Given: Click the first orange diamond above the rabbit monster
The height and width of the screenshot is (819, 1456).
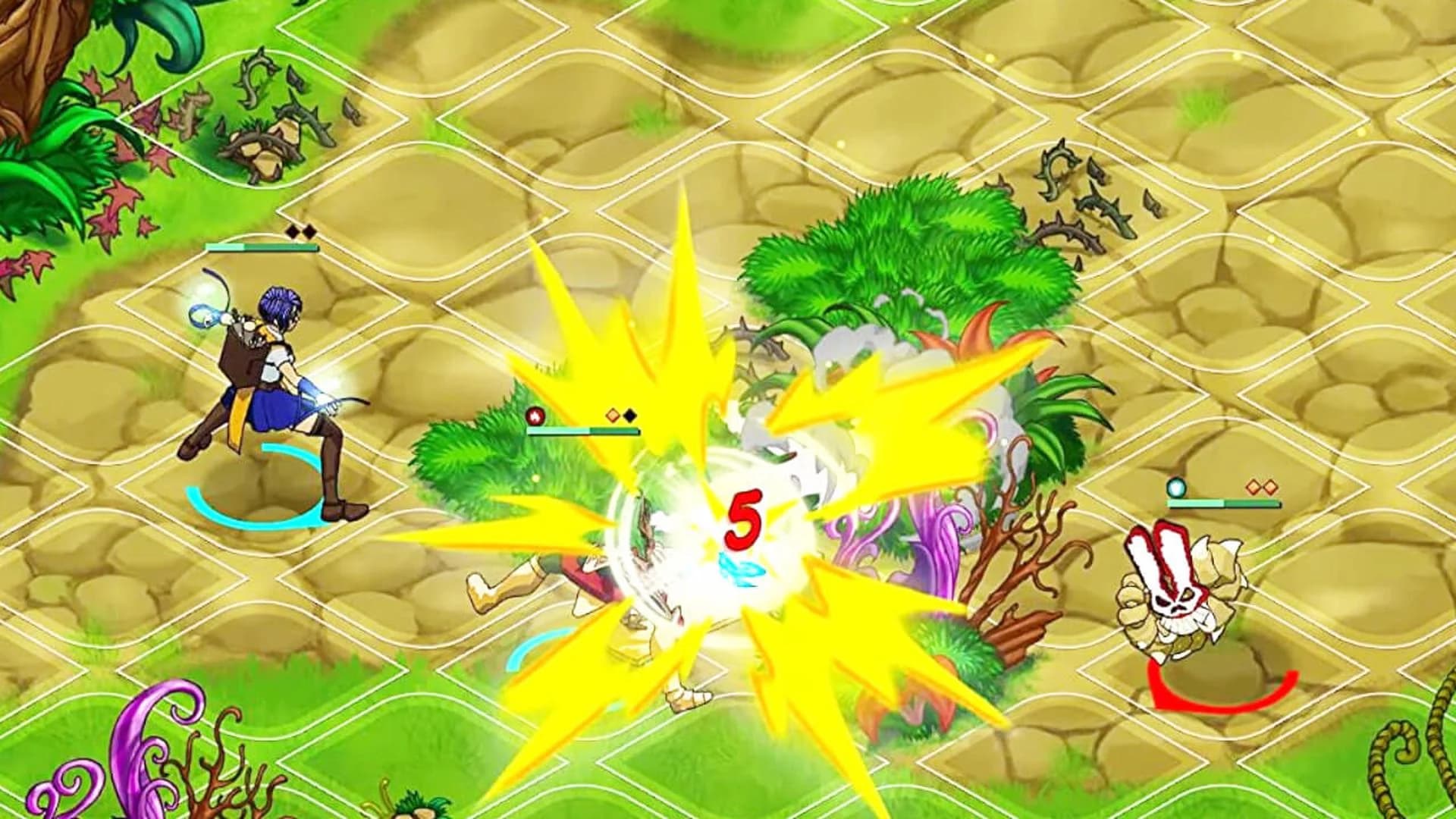Looking at the screenshot, I should tap(1253, 487).
